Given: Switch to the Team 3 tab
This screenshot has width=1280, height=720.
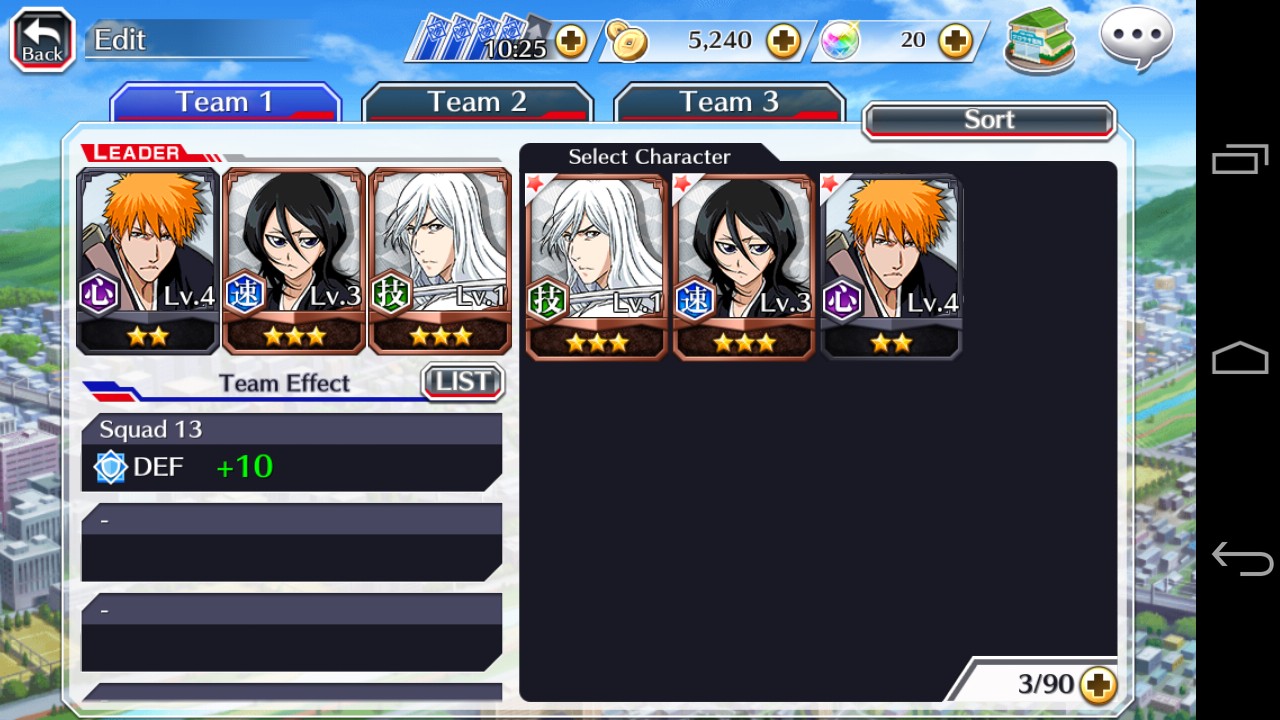Looking at the screenshot, I should click(729, 102).
